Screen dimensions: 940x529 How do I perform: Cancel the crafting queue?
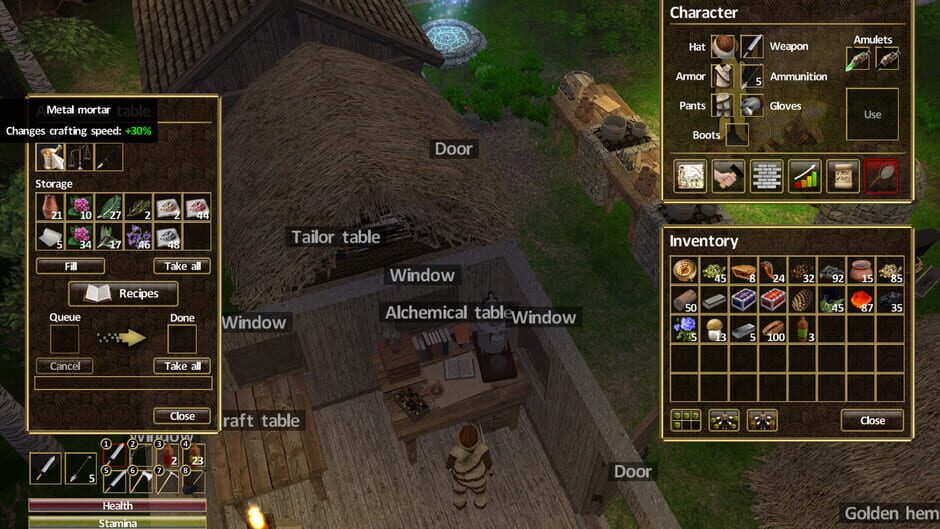[65, 366]
